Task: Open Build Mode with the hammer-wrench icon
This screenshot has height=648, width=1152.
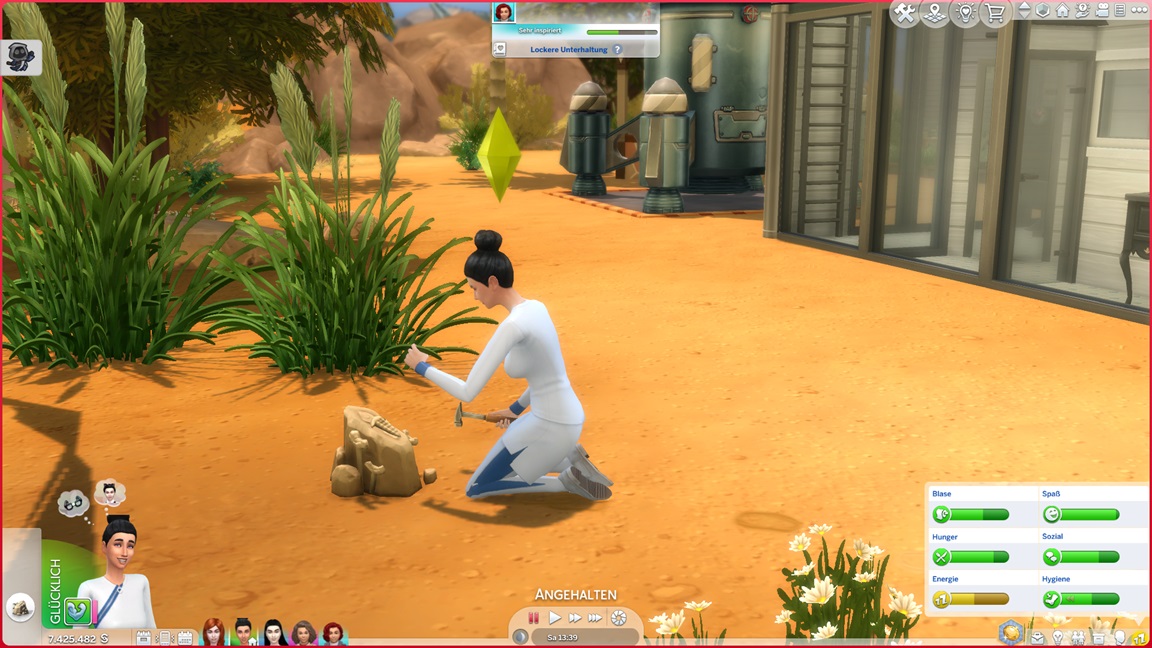Action: pyautogui.click(x=905, y=13)
